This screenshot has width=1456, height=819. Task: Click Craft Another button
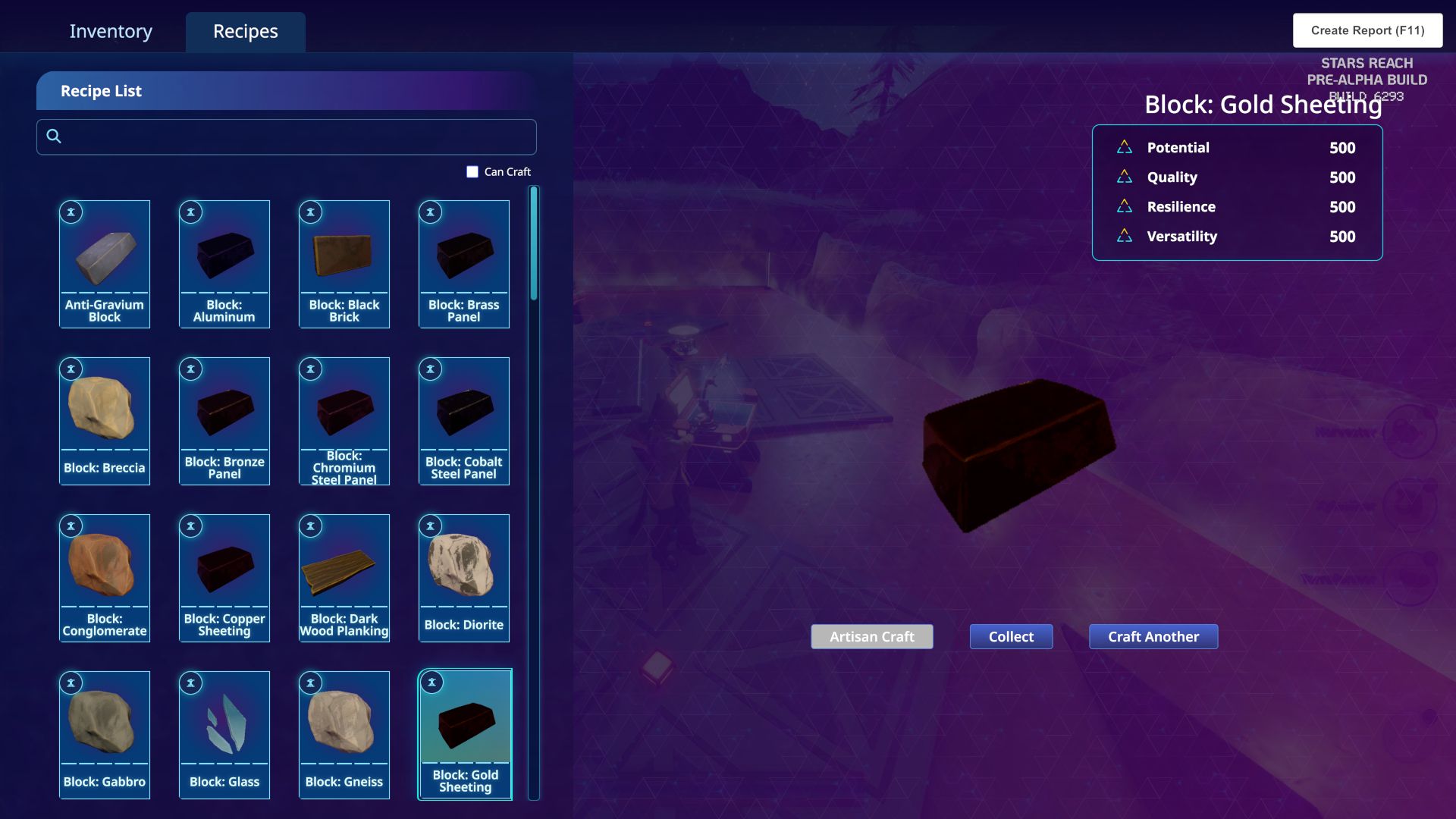pos(1153,637)
